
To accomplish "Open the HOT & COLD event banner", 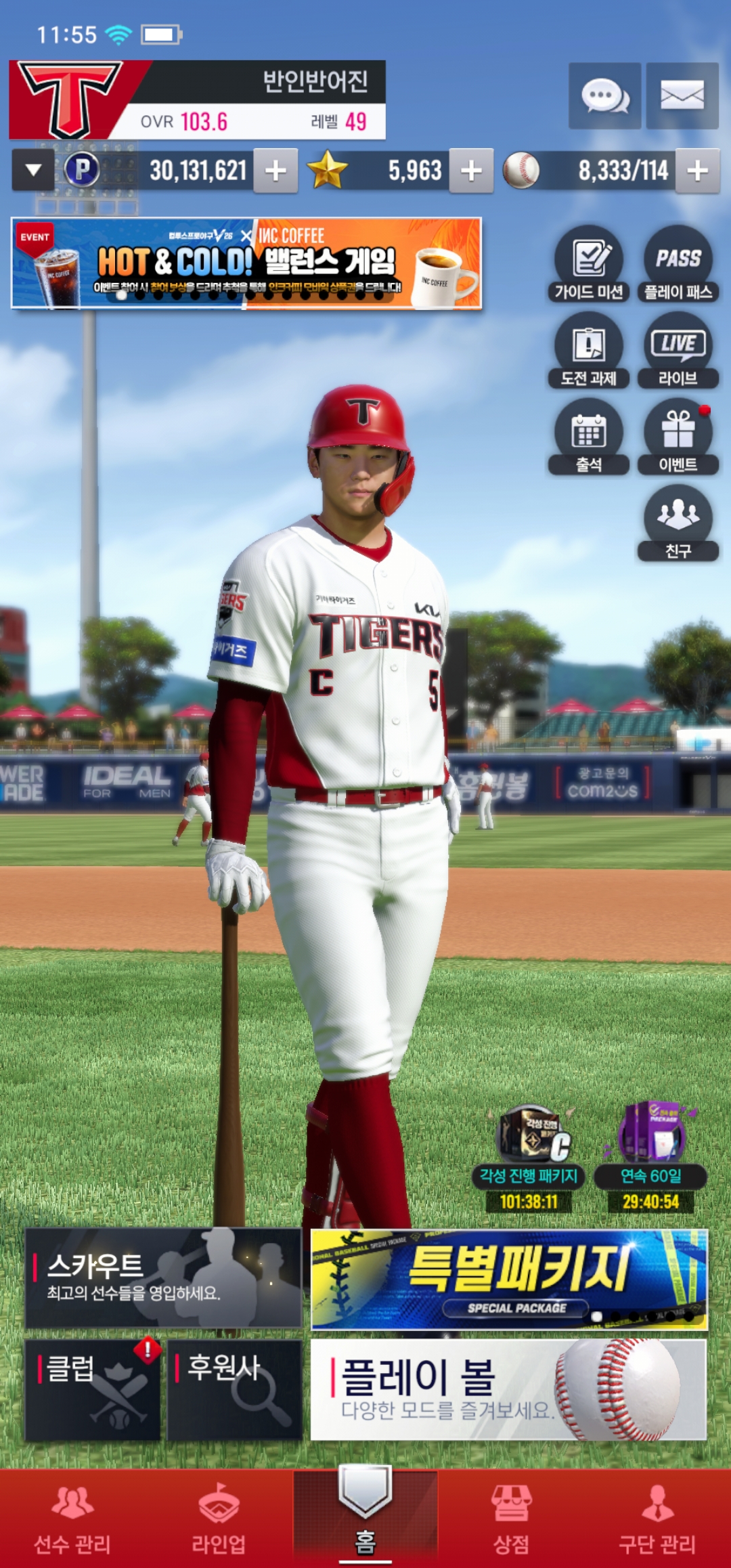I will click(246, 263).
